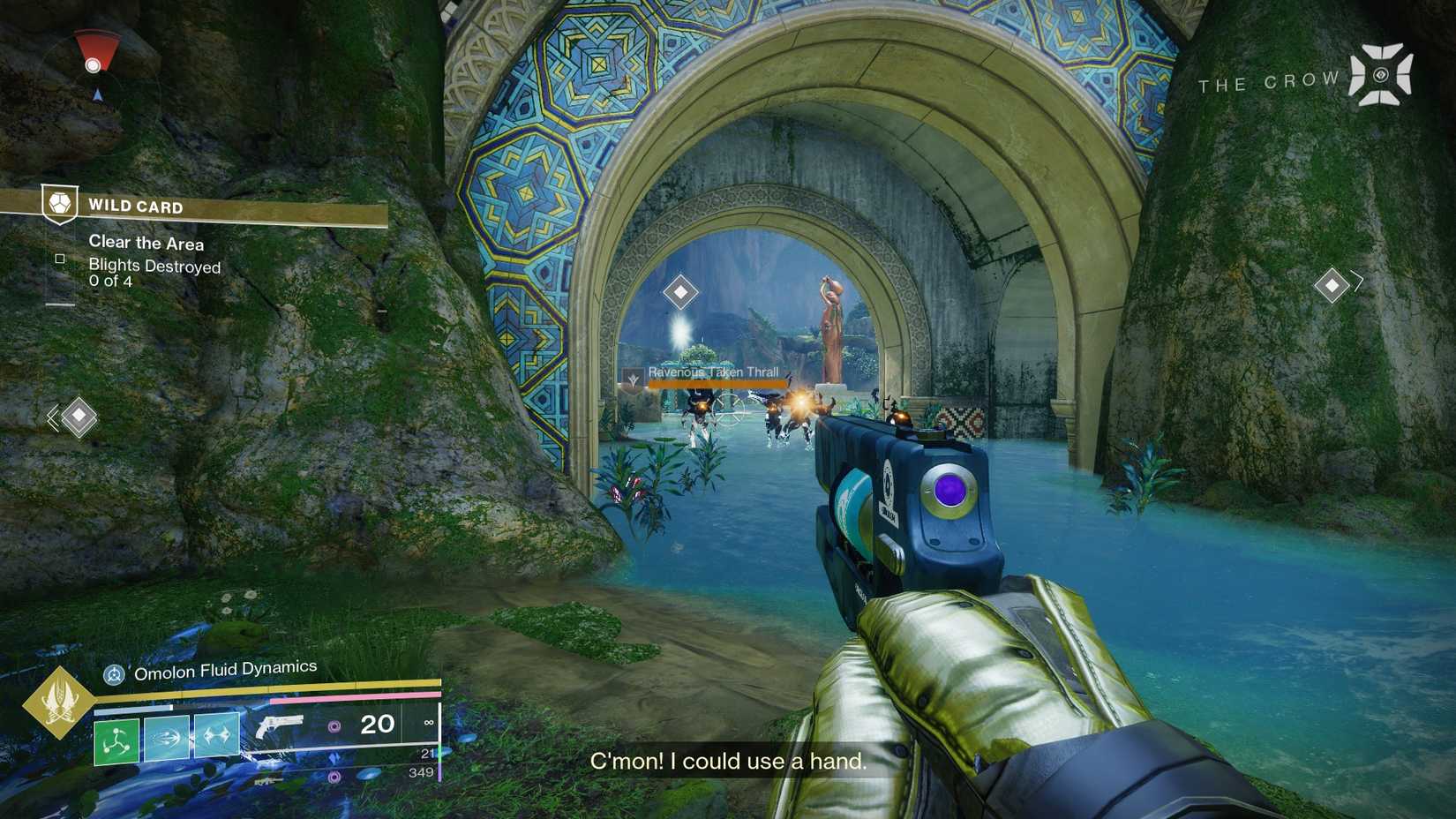Trigger the class ability icon
Viewport: 1456px width, 819px height.
click(217, 735)
